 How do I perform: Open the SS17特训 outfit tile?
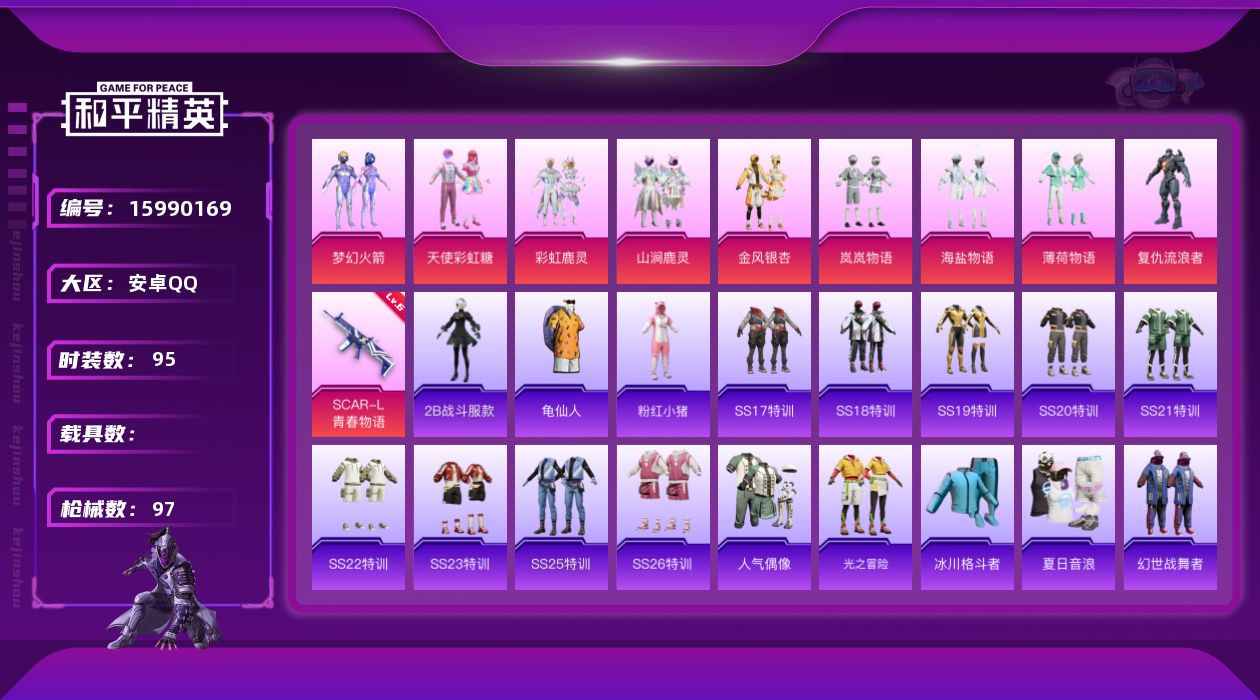764,364
